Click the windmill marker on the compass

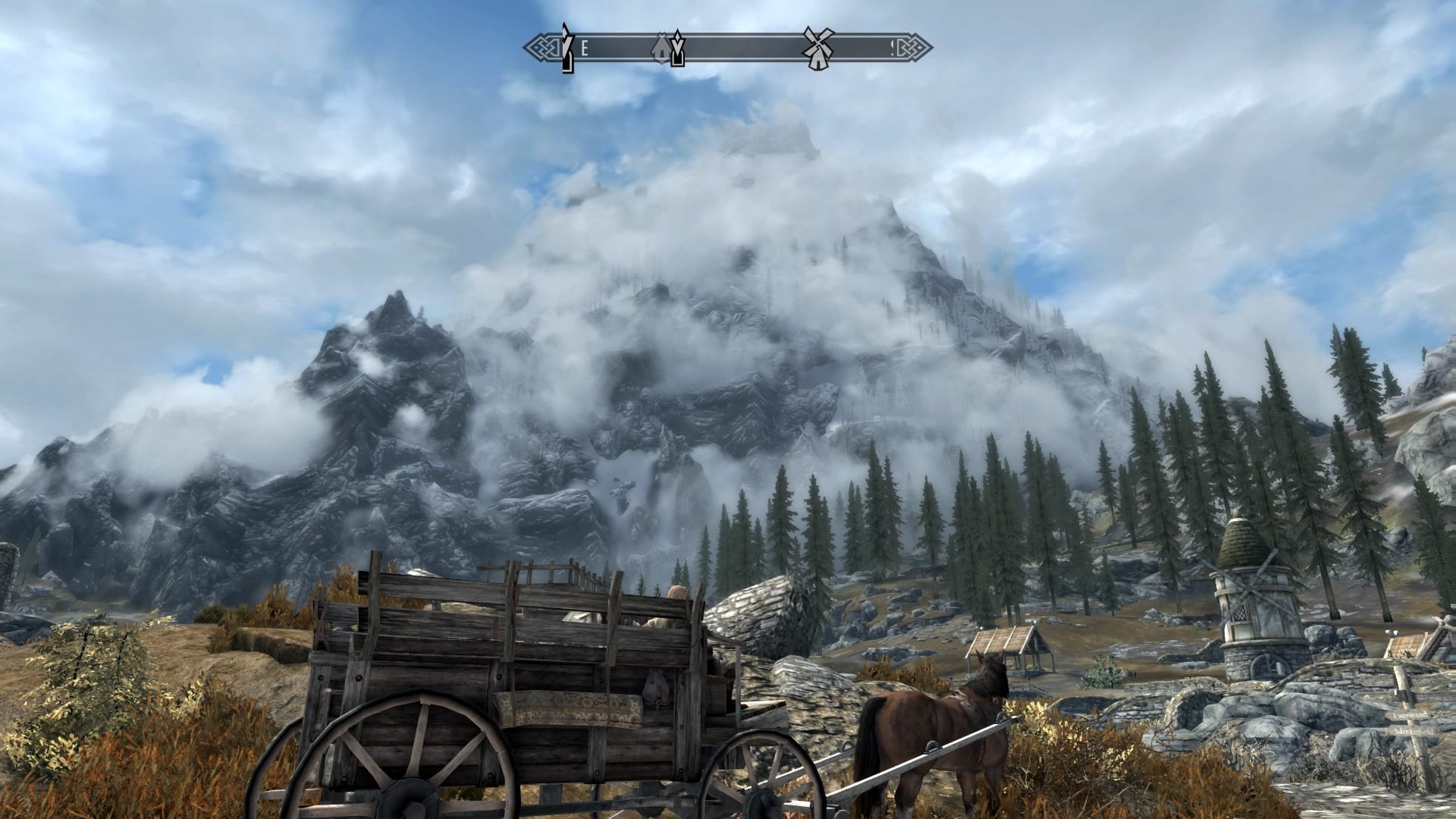(x=818, y=49)
